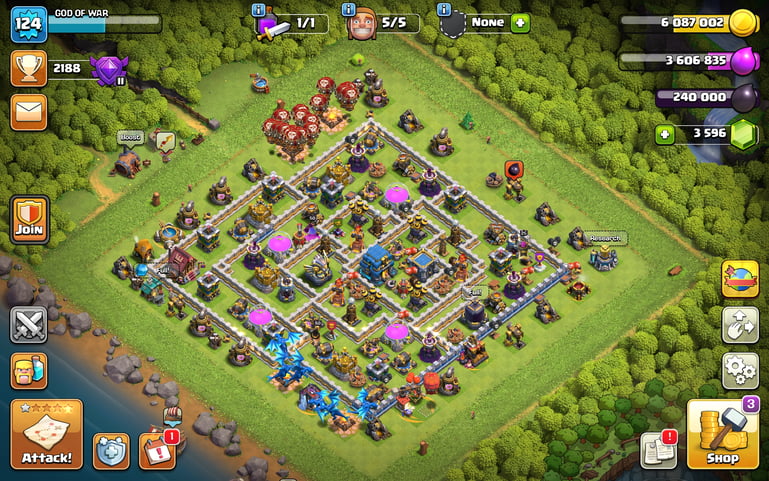This screenshot has height=481, width=769.
Task: Open the calendar events button with red badge
Action: pos(156,450)
